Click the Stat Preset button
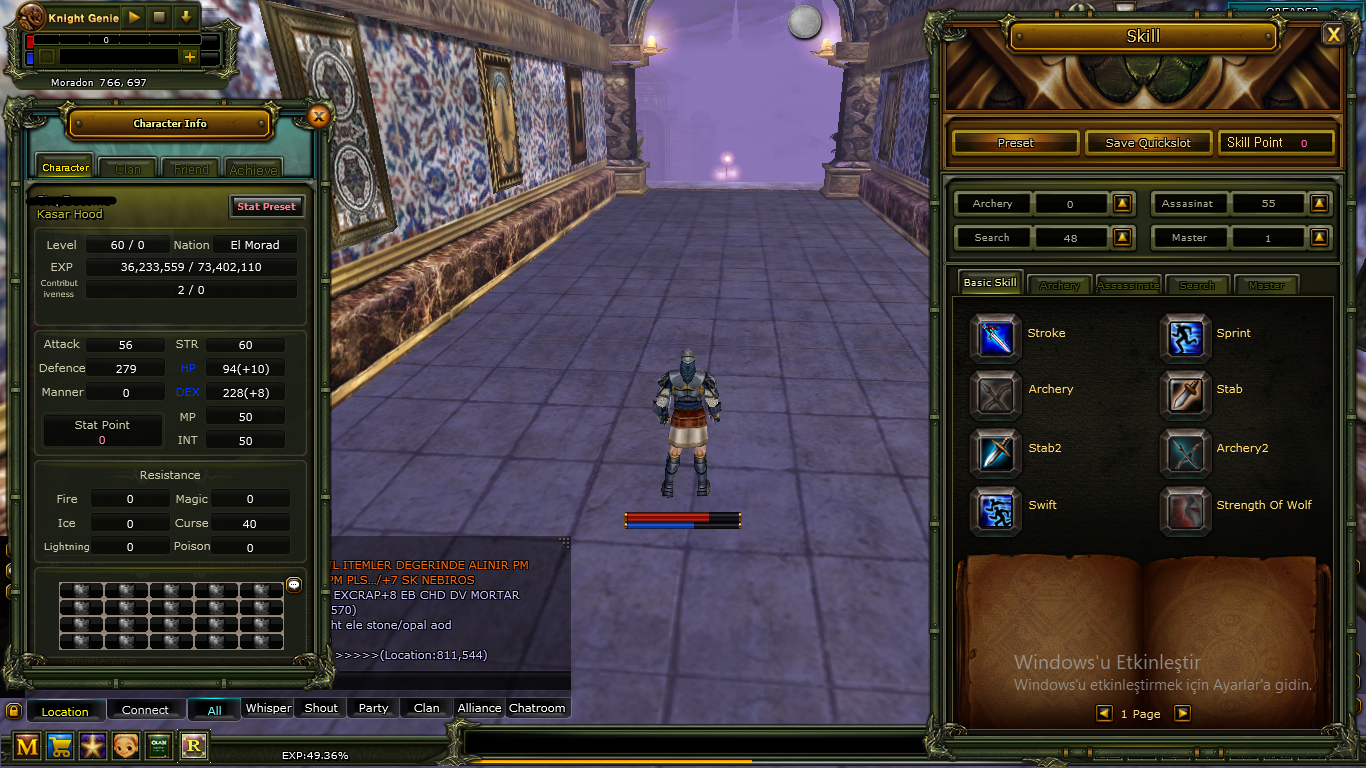Image resolution: width=1366 pixels, height=768 pixels. (x=267, y=206)
